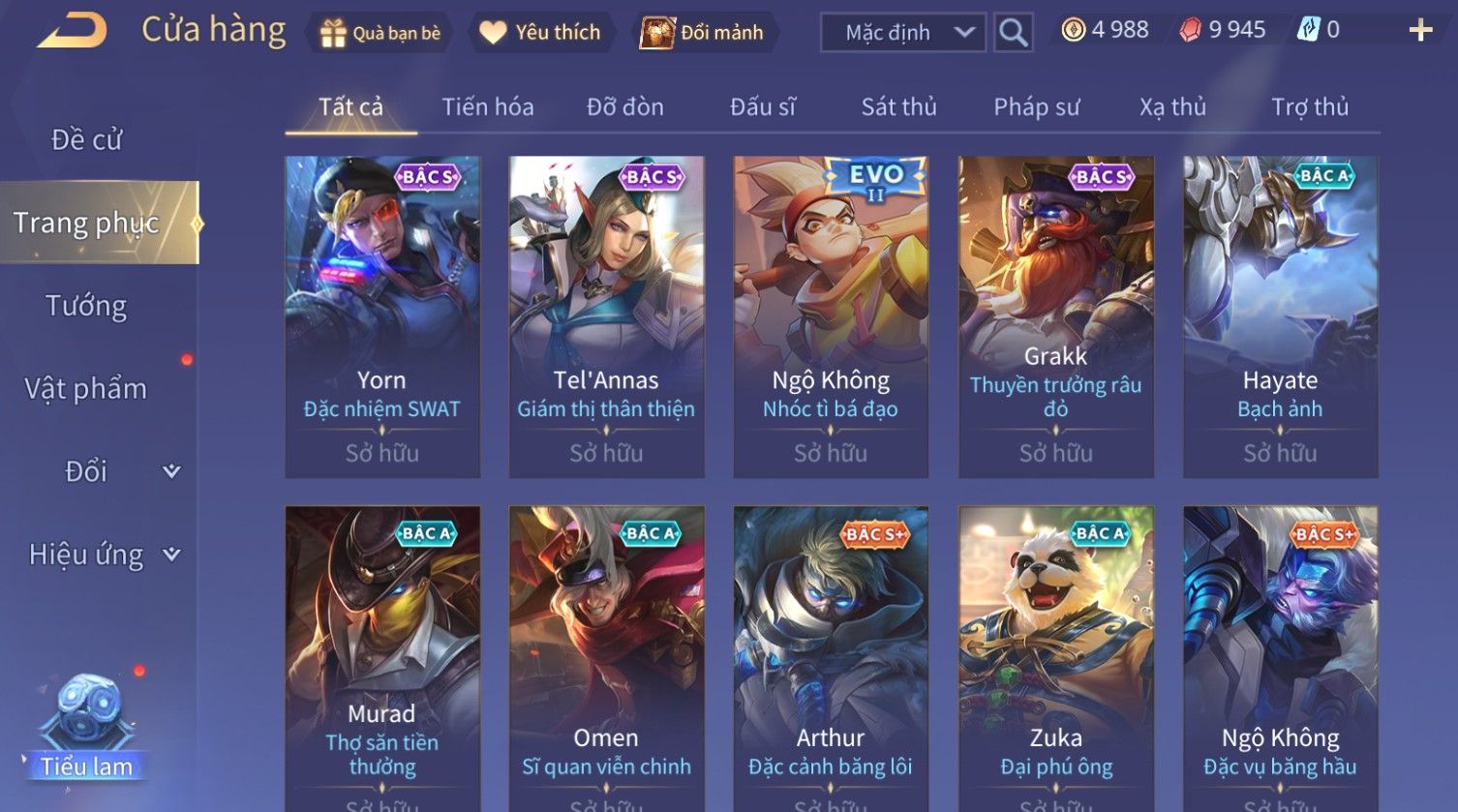Image resolution: width=1458 pixels, height=812 pixels.
Task: Go back with the return arrow
Action: pos(71,31)
